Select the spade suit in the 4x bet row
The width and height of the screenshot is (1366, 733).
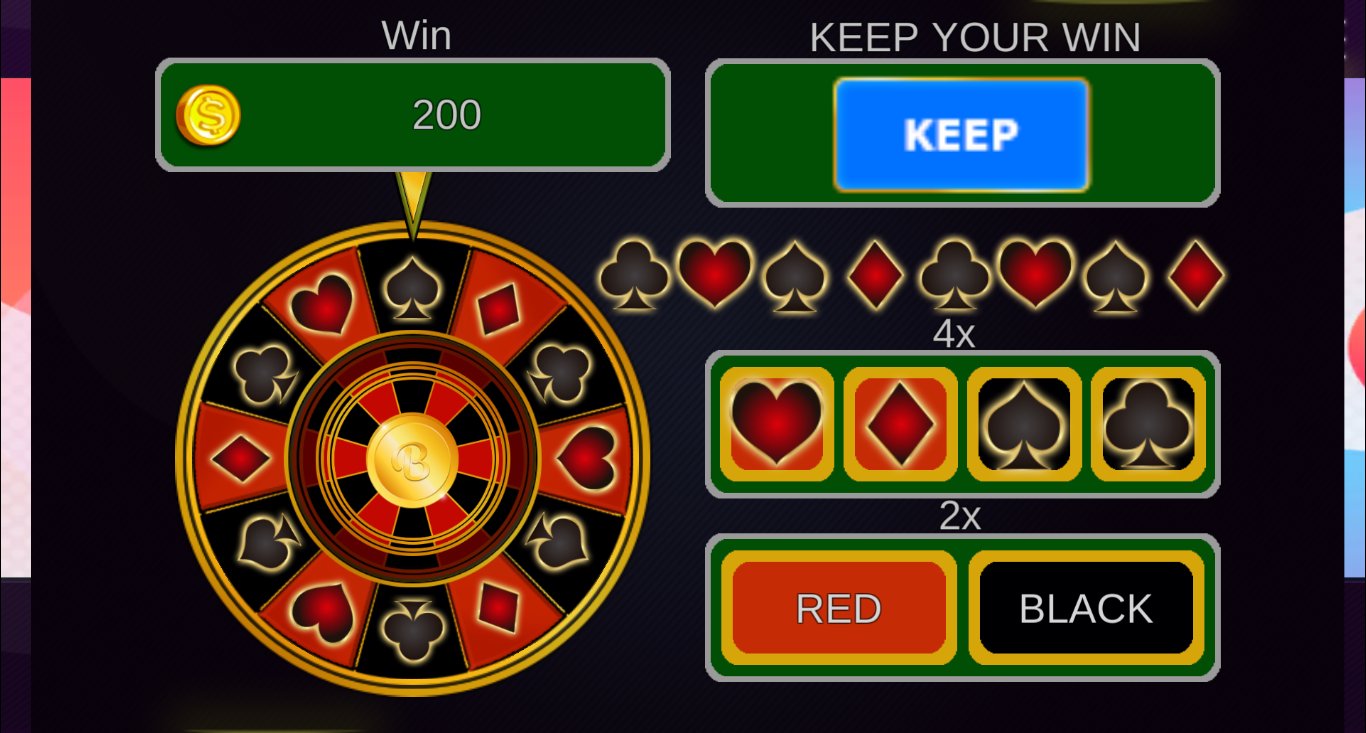point(1023,423)
